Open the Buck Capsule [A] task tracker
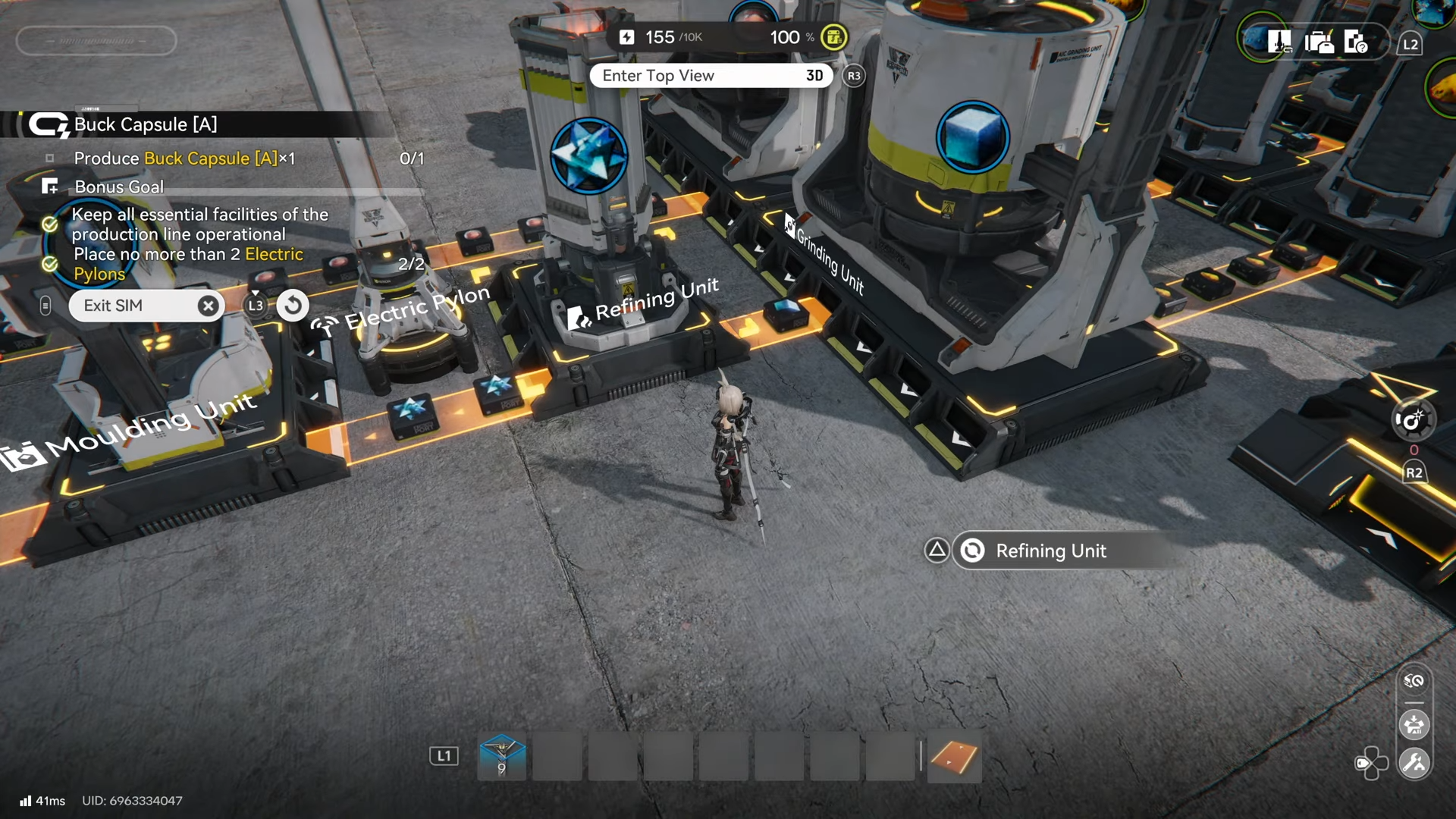Image resolution: width=1456 pixels, height=819 pixels. pos(146,124)
